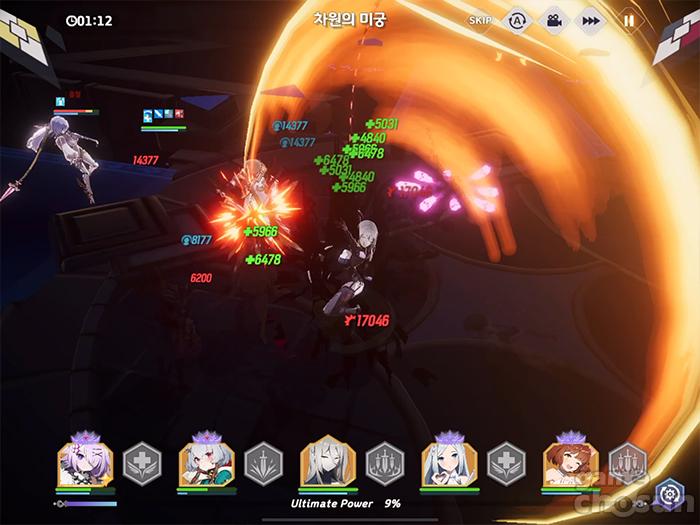The height and width of the screenshot is (525, 700).
Task: Select the white-haired, red-eyed character portrait
Action: coord(206,463)
